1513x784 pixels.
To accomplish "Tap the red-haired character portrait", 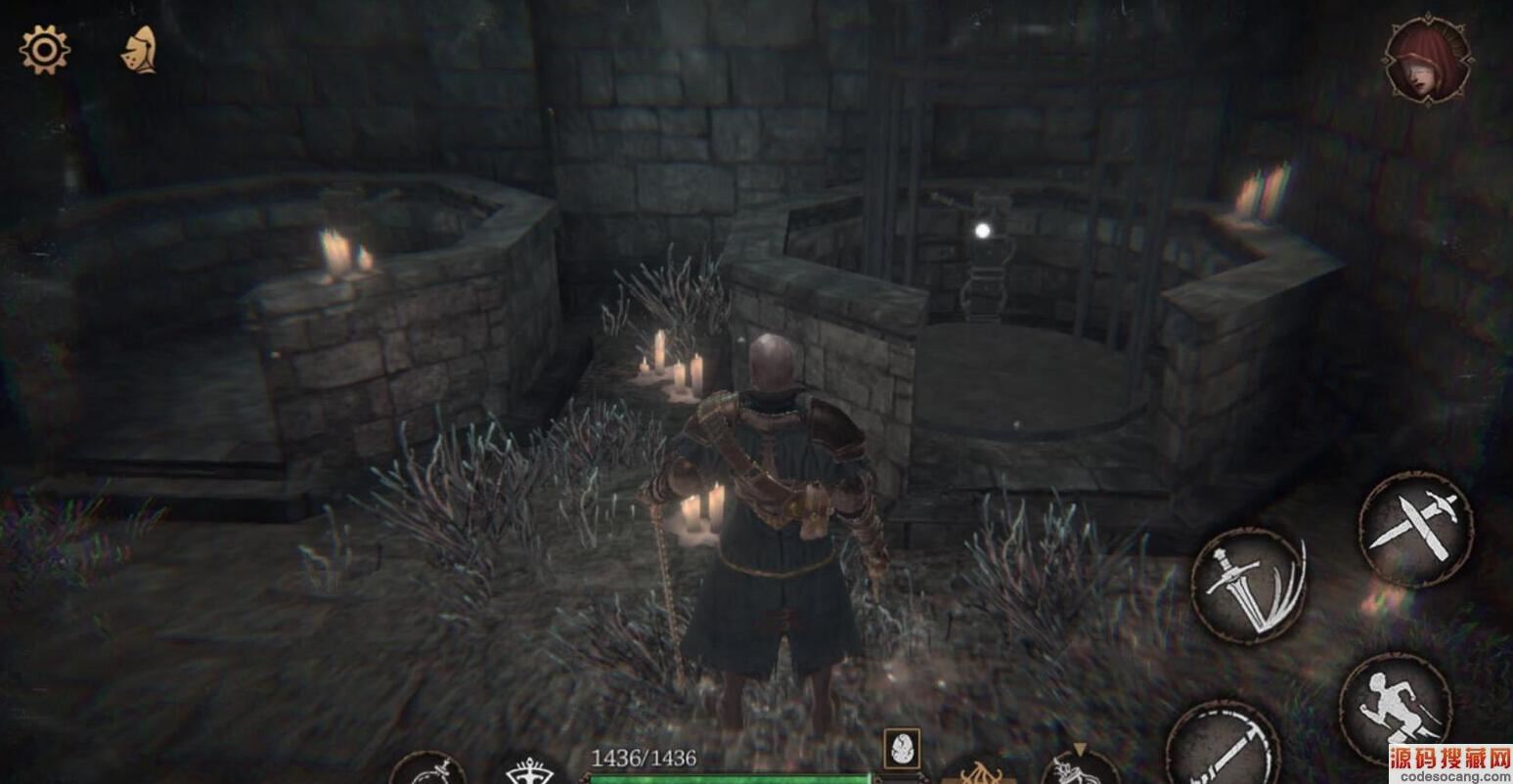I will pyautogui.click(x=1428, y=60).
